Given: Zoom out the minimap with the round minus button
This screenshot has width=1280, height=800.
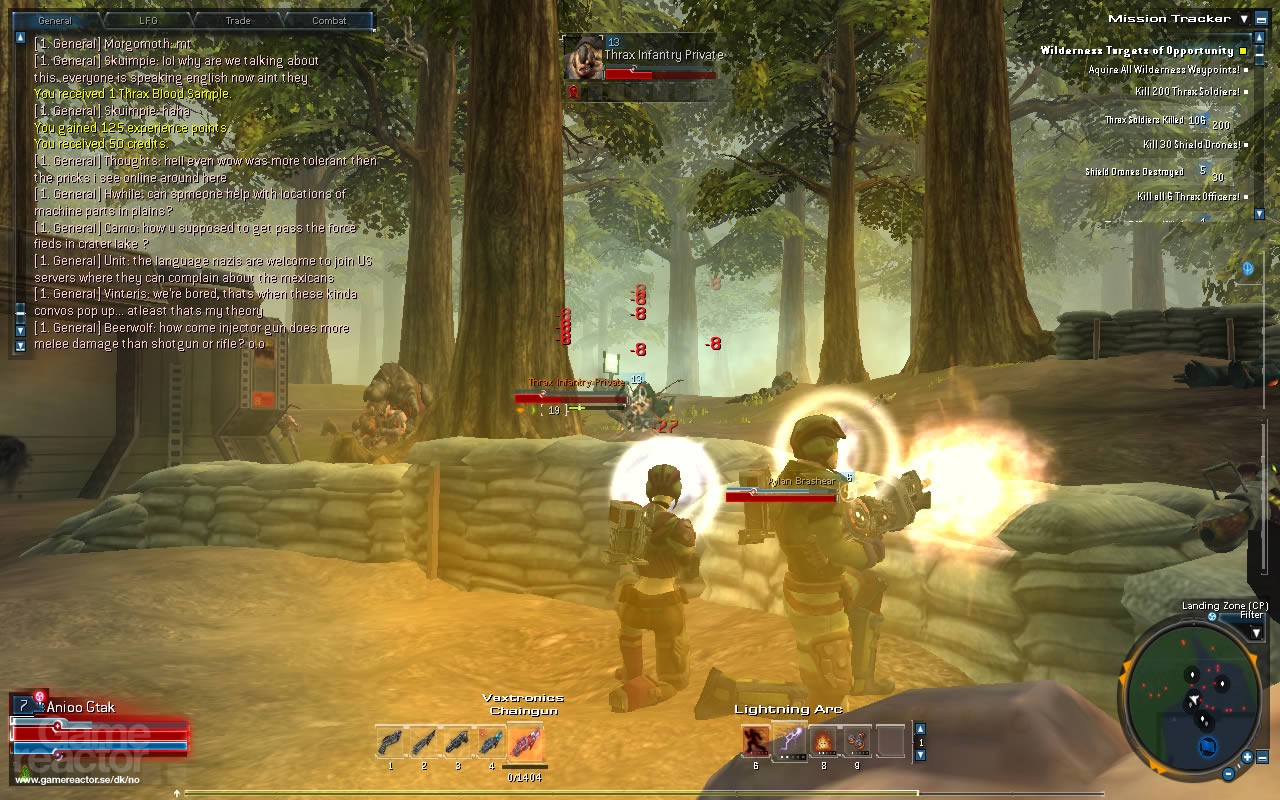Looking at the screenshot, I should tap(1229, 773).
